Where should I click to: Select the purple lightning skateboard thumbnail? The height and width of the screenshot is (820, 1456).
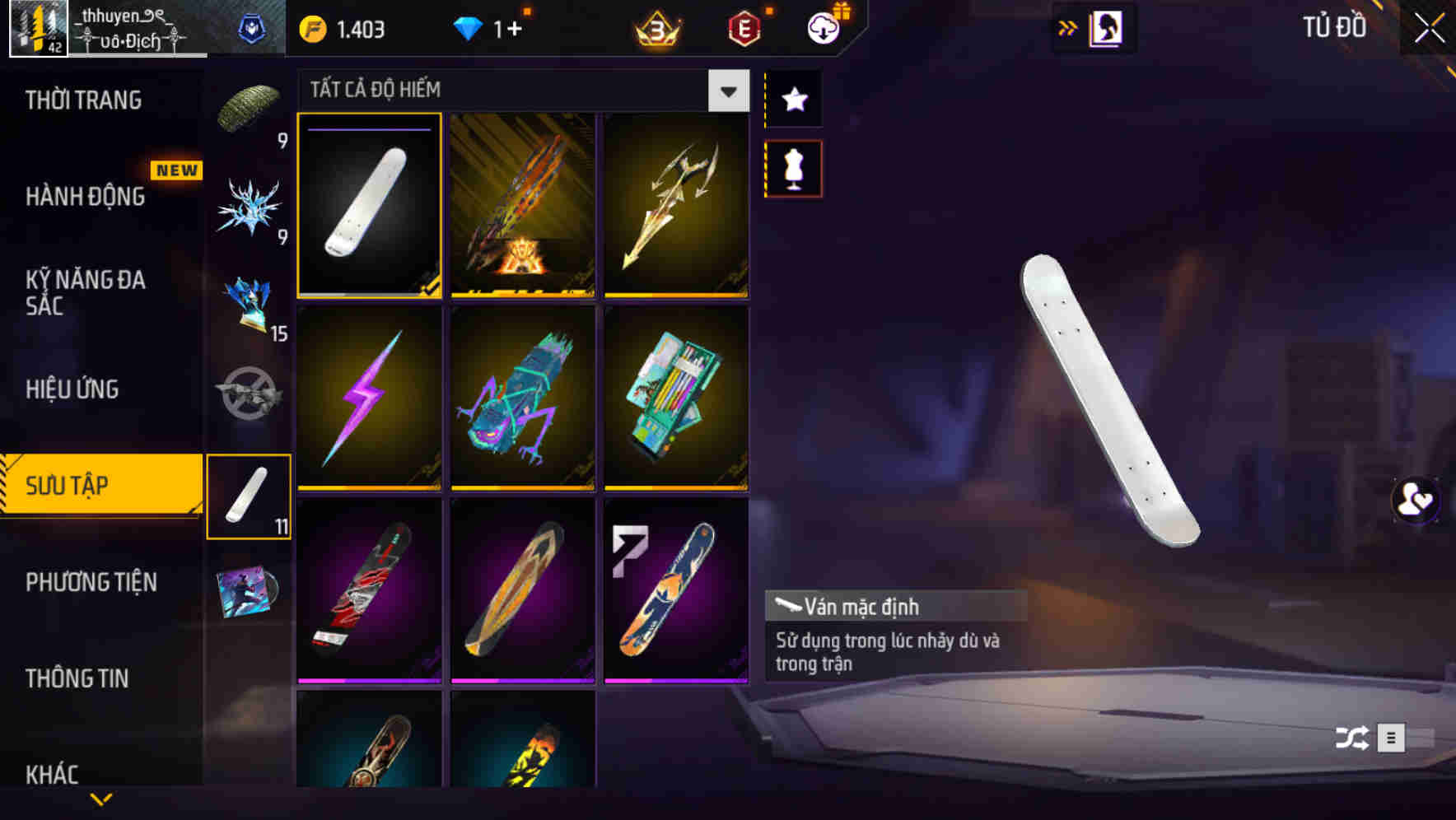pyautogui.click(x=369, y=399)
